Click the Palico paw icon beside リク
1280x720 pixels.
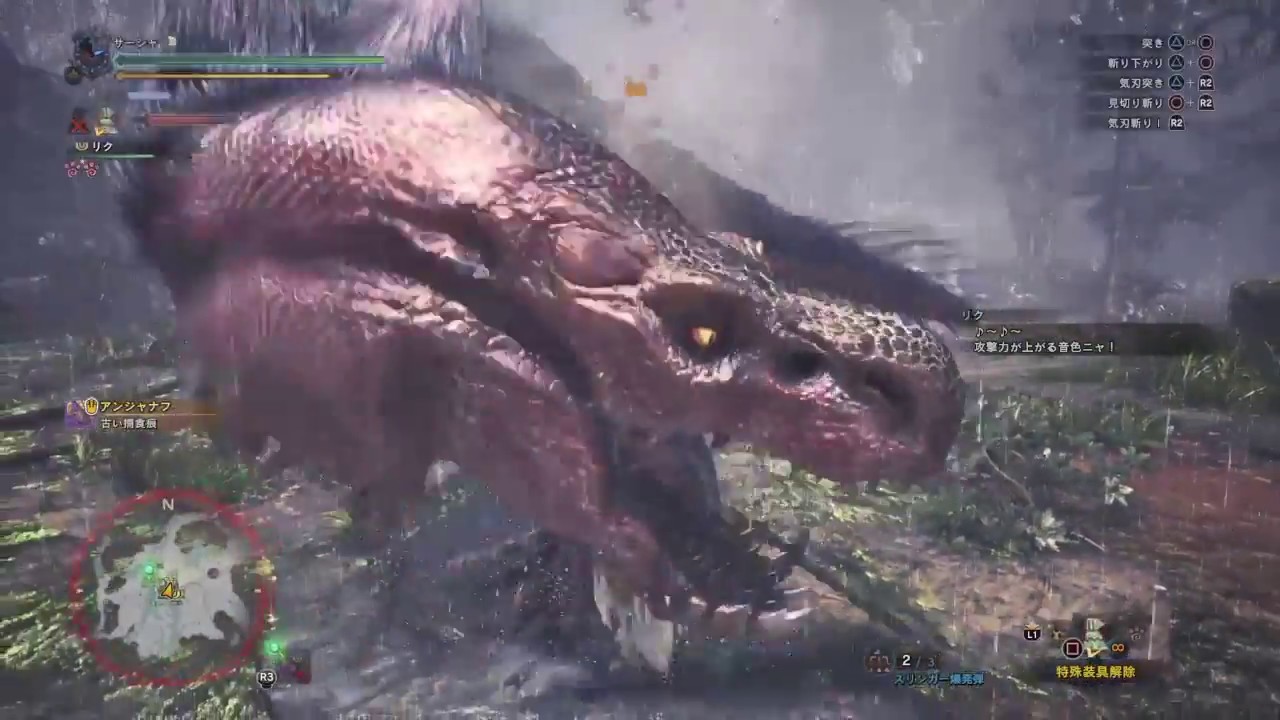tap(80, 147)
